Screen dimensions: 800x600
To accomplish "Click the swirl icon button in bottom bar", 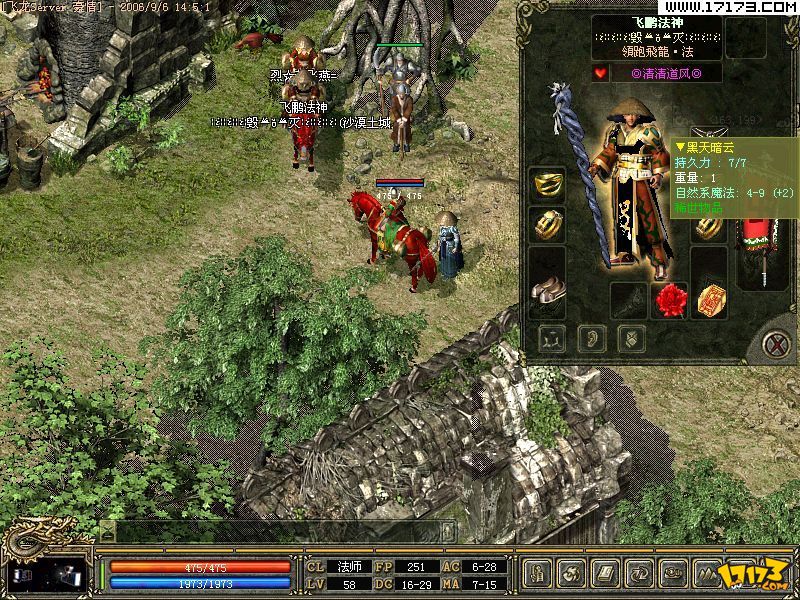I will [571, 573].
